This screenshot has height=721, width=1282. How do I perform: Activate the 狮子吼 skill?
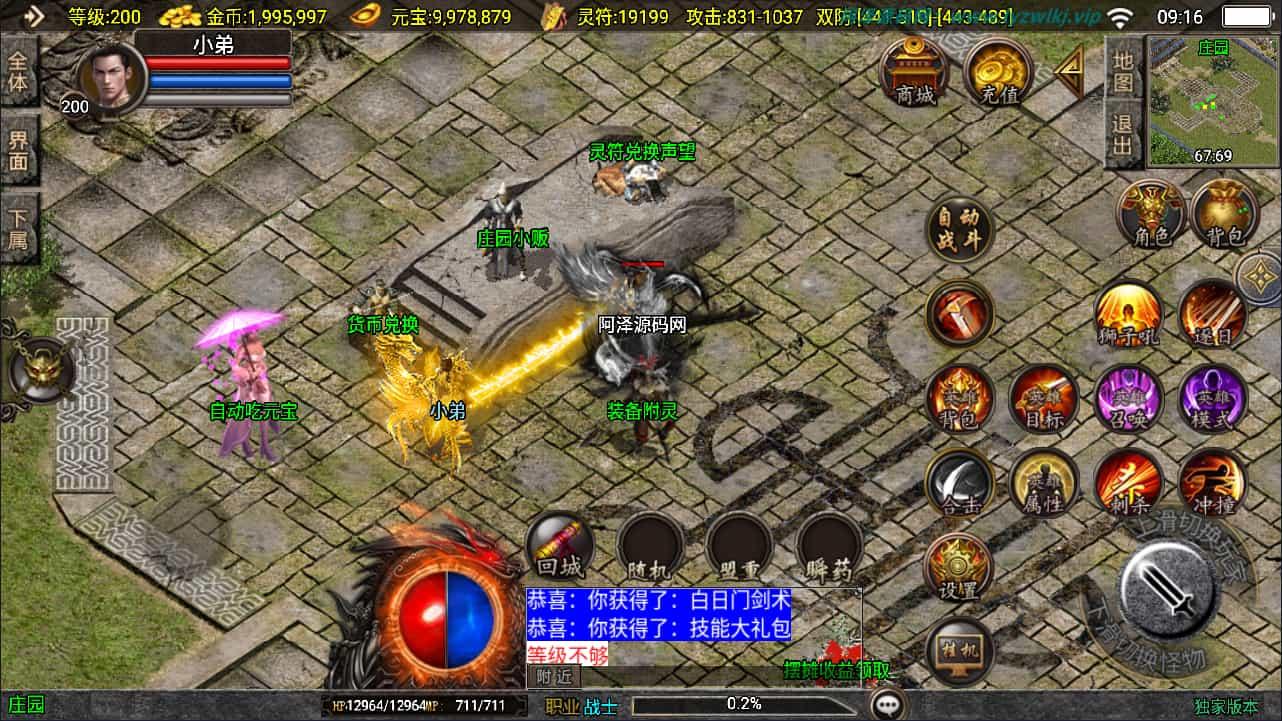tap(1129, 315)
